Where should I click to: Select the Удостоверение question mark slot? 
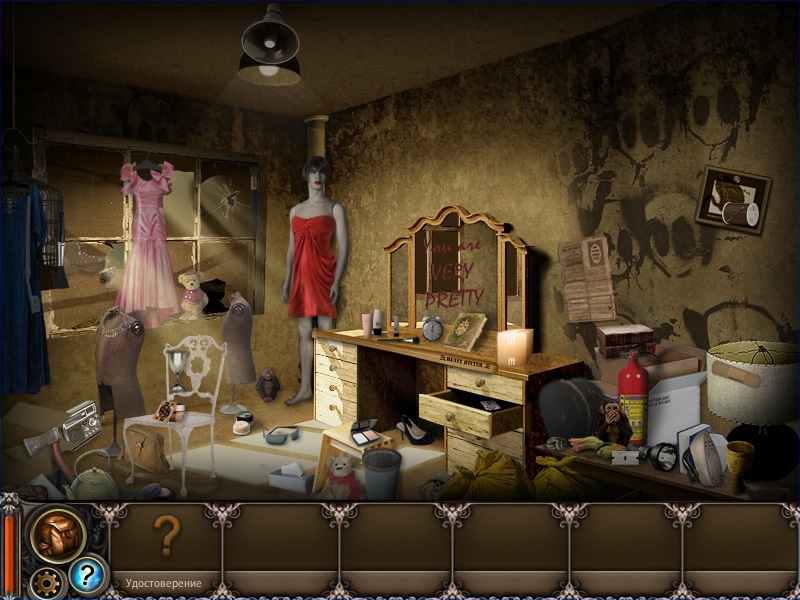click(x=165, y=538)
